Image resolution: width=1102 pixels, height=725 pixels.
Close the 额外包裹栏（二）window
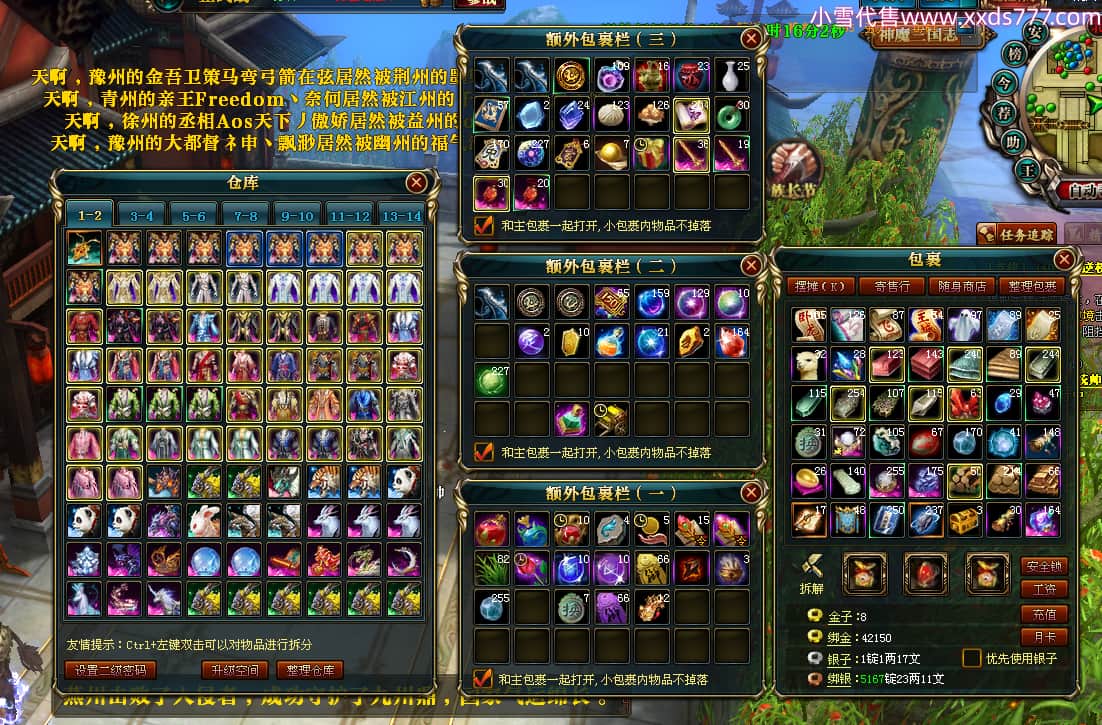tap(750, 266)
